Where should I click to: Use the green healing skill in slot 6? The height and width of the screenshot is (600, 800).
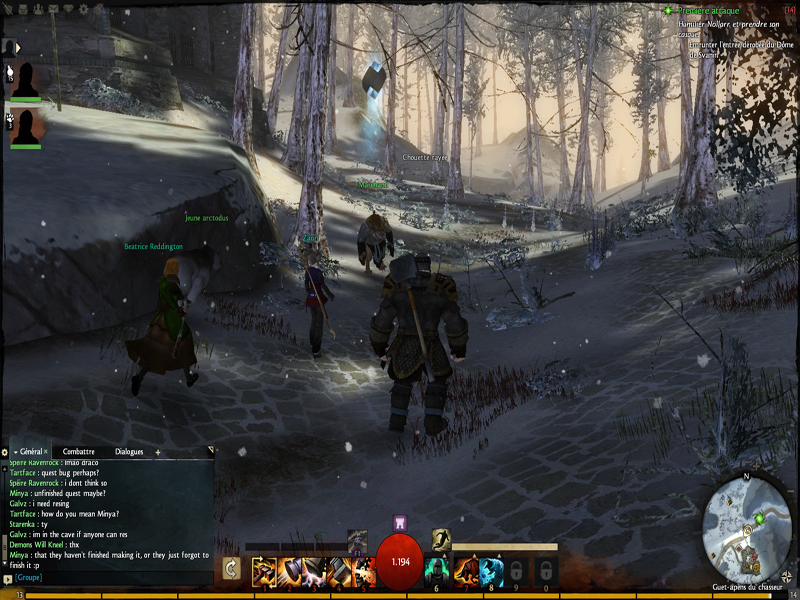click(436, 570)
